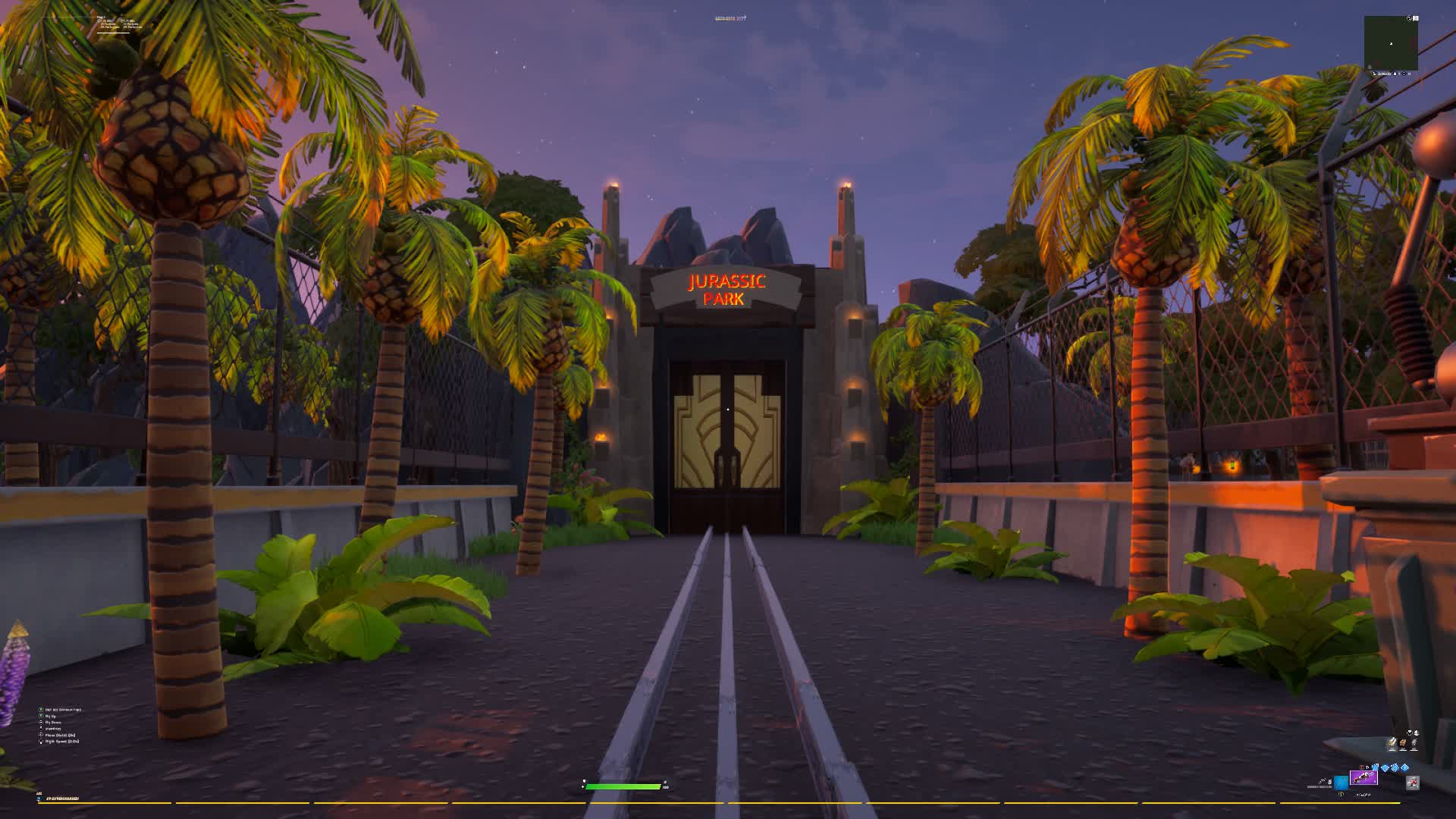Click the expand map icon beside the minimap compass
Screen dimensions: 1456x819
[1416, 18]
